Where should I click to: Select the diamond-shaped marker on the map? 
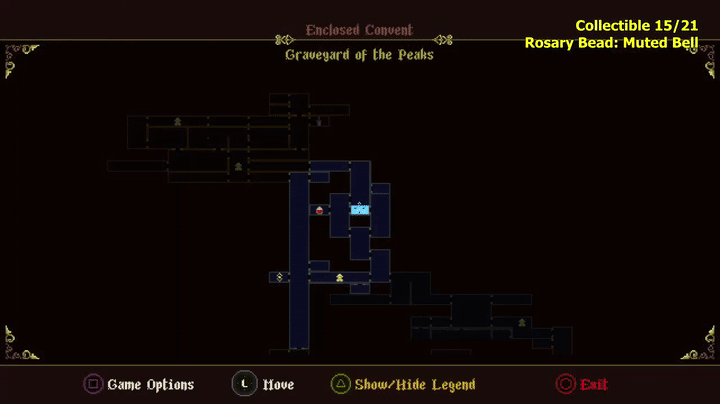click(279, 276)
